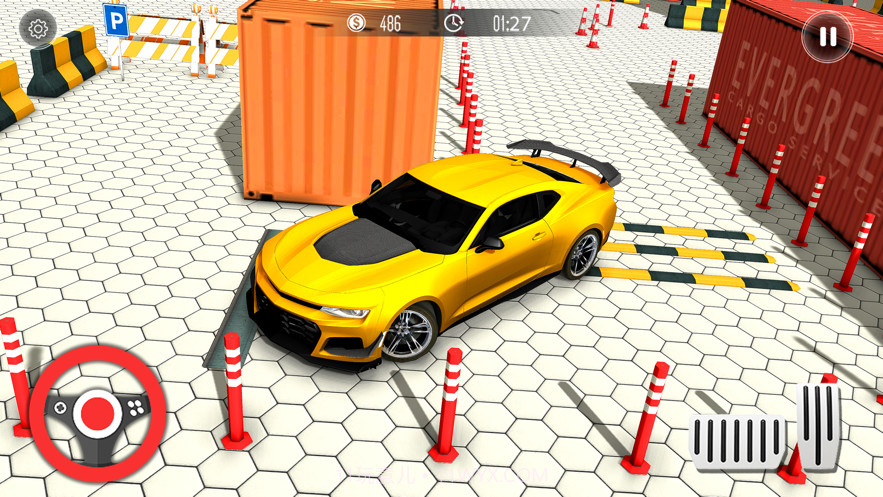Viewport: 883px width, 497px height.
Task: Hit the gas accelerator pedal
Action: (x=821, y=425)
